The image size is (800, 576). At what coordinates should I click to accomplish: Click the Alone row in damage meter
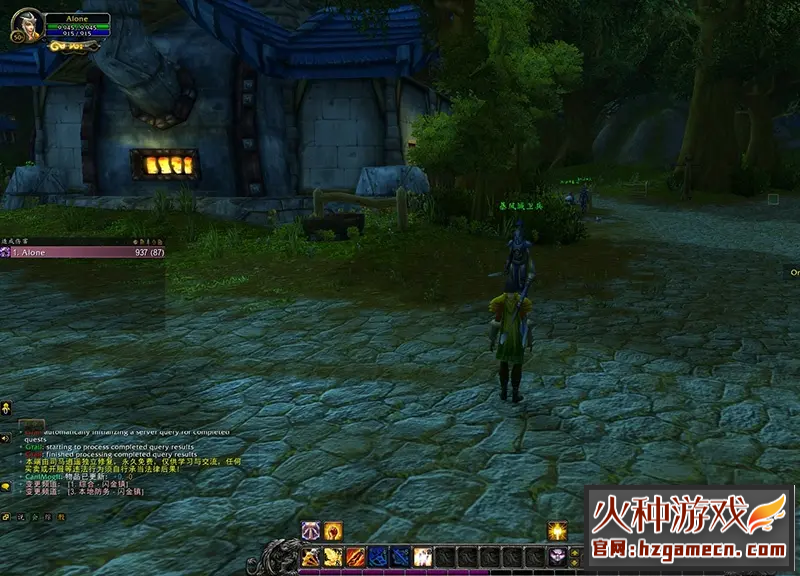pos(82,253)
